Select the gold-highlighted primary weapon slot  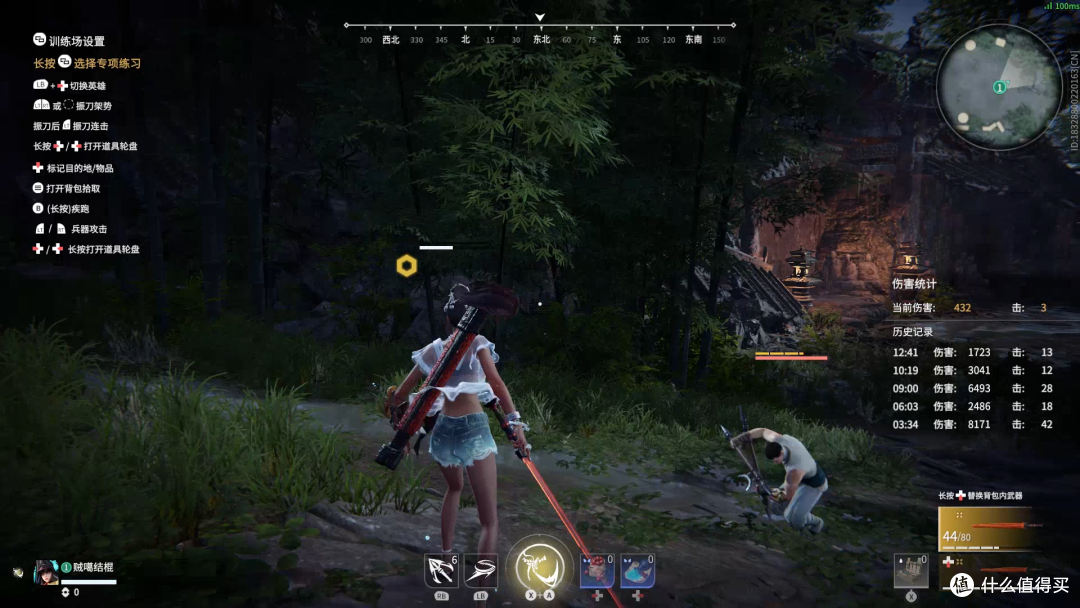(x=985, y=529)
